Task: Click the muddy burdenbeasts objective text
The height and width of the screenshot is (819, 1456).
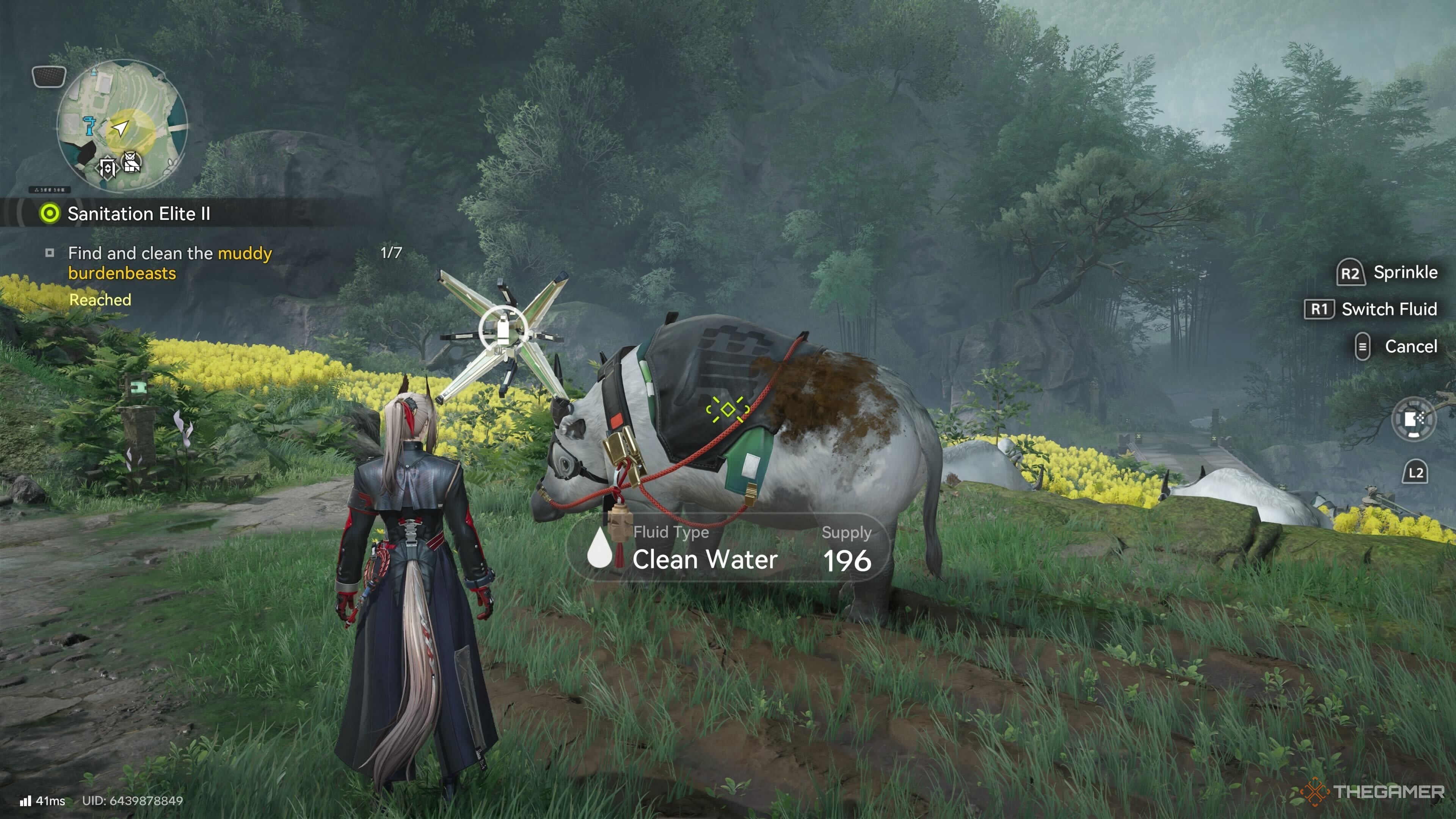Action: (x=169, y=263)
